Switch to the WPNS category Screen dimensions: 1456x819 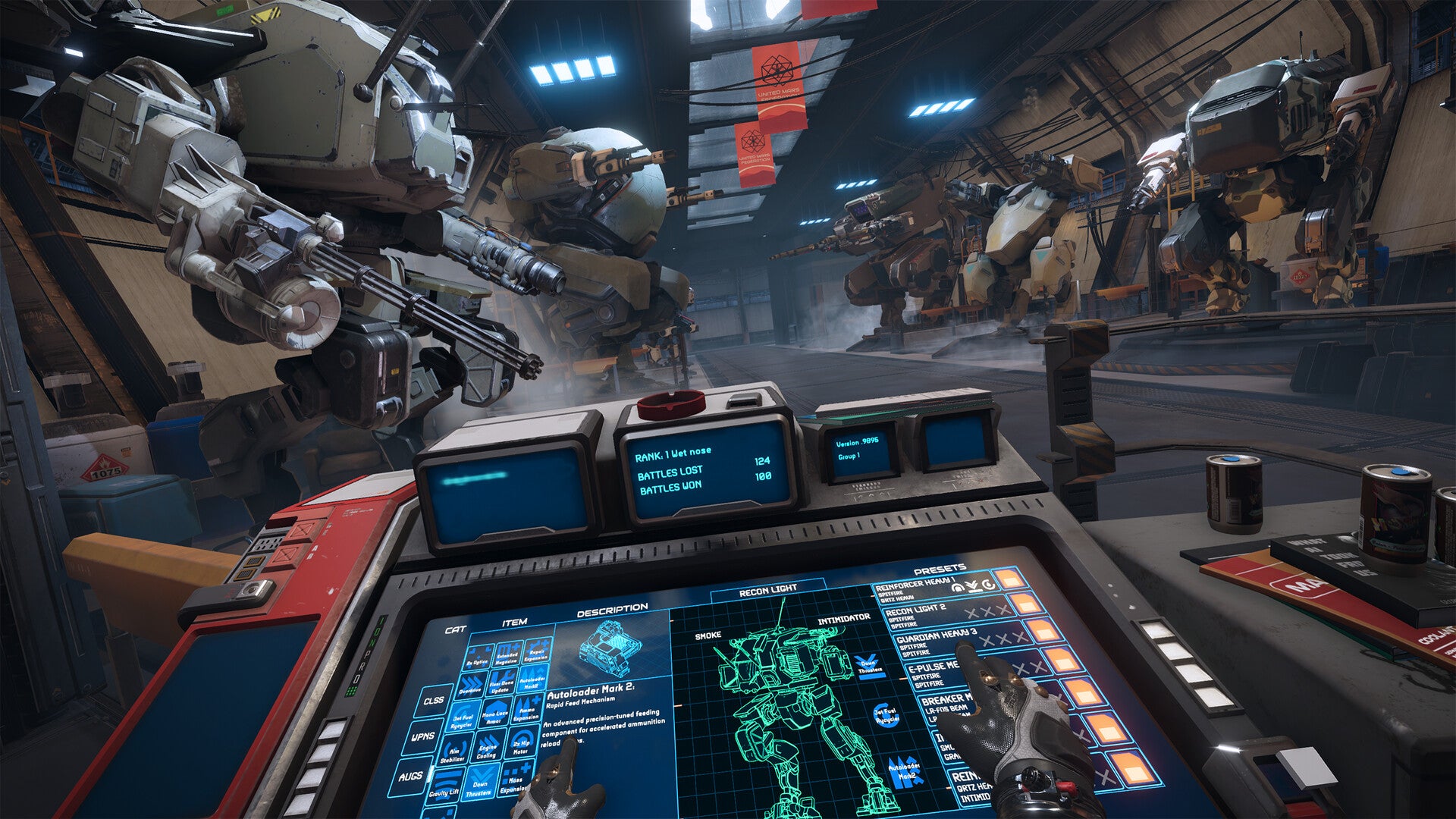(422, 736)
